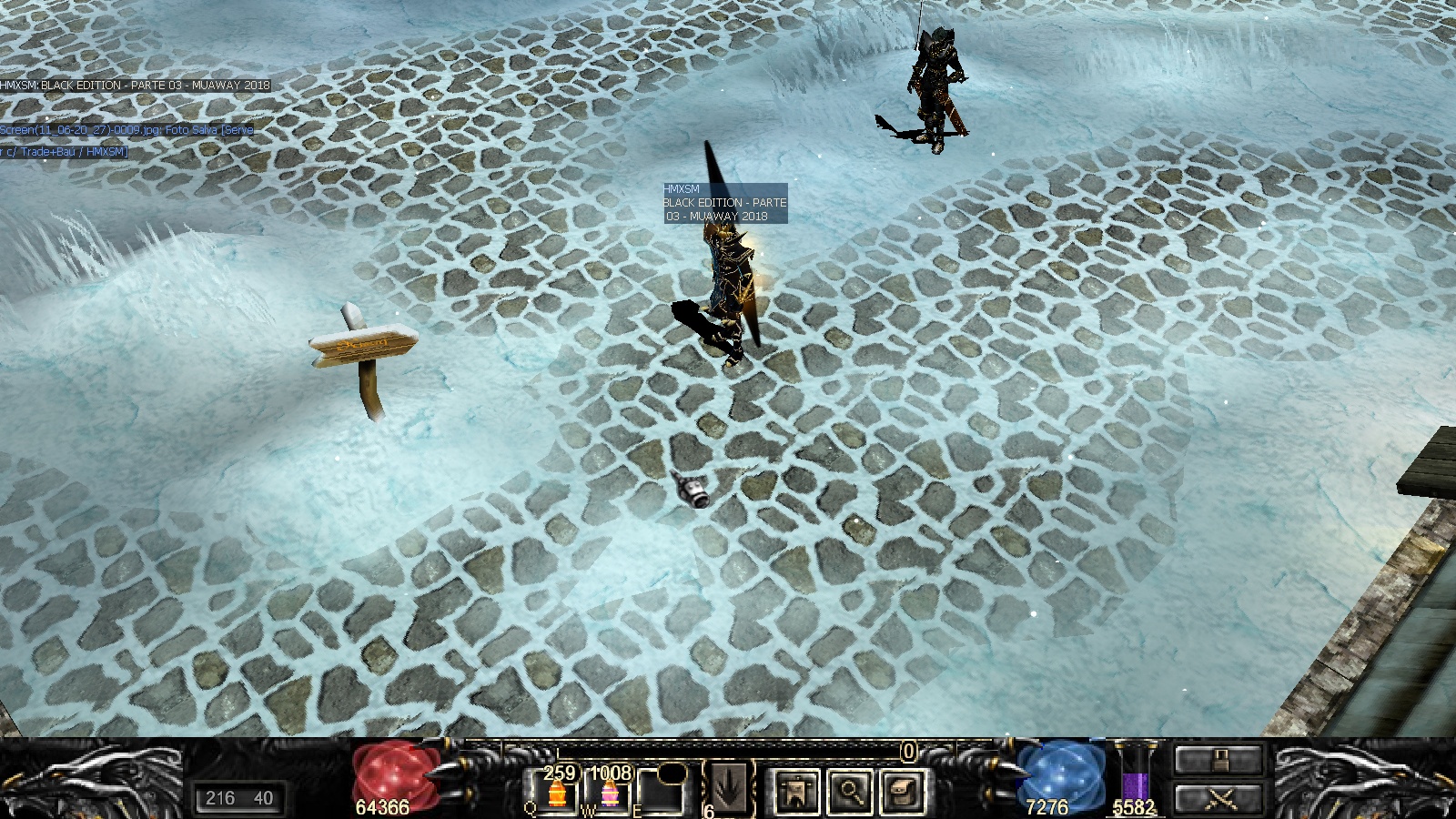This screenshot has height=819, width=1456.
Task: Click the crossed swords button
Action: tap(1219, 798)
